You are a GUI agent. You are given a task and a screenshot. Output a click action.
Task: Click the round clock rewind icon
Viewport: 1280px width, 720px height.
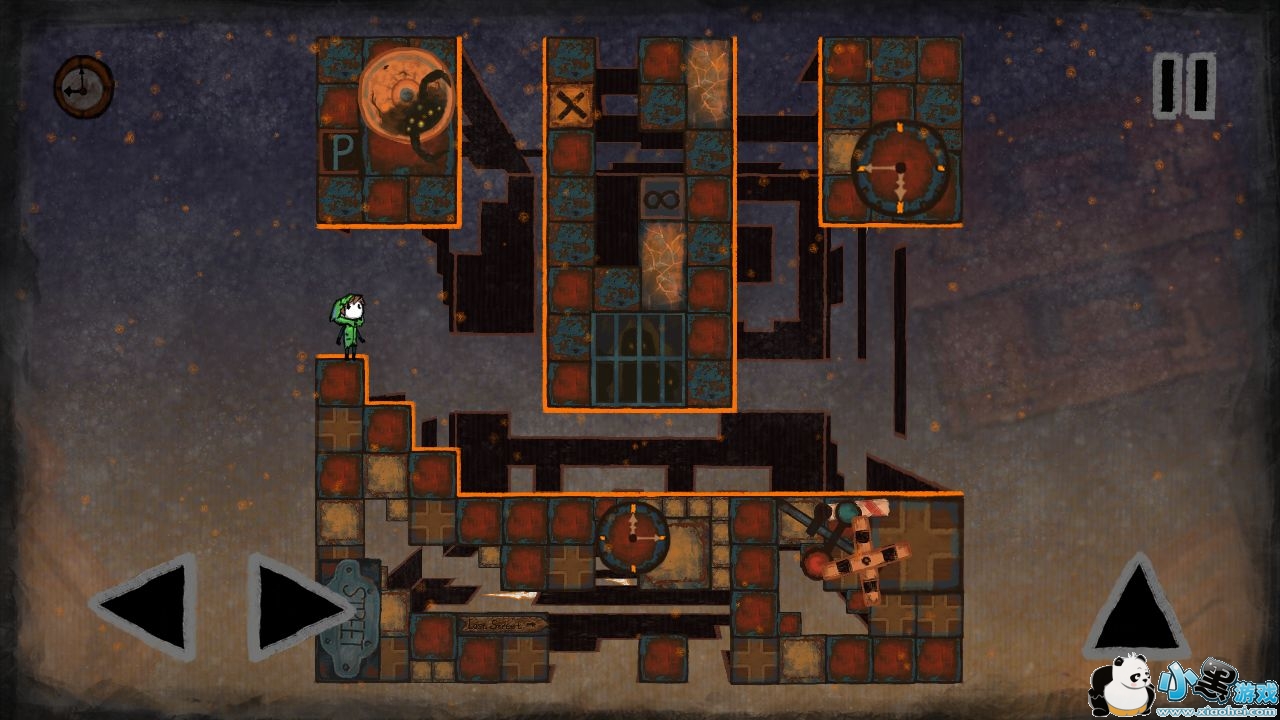pyautogui.click(x=83, y=87)
